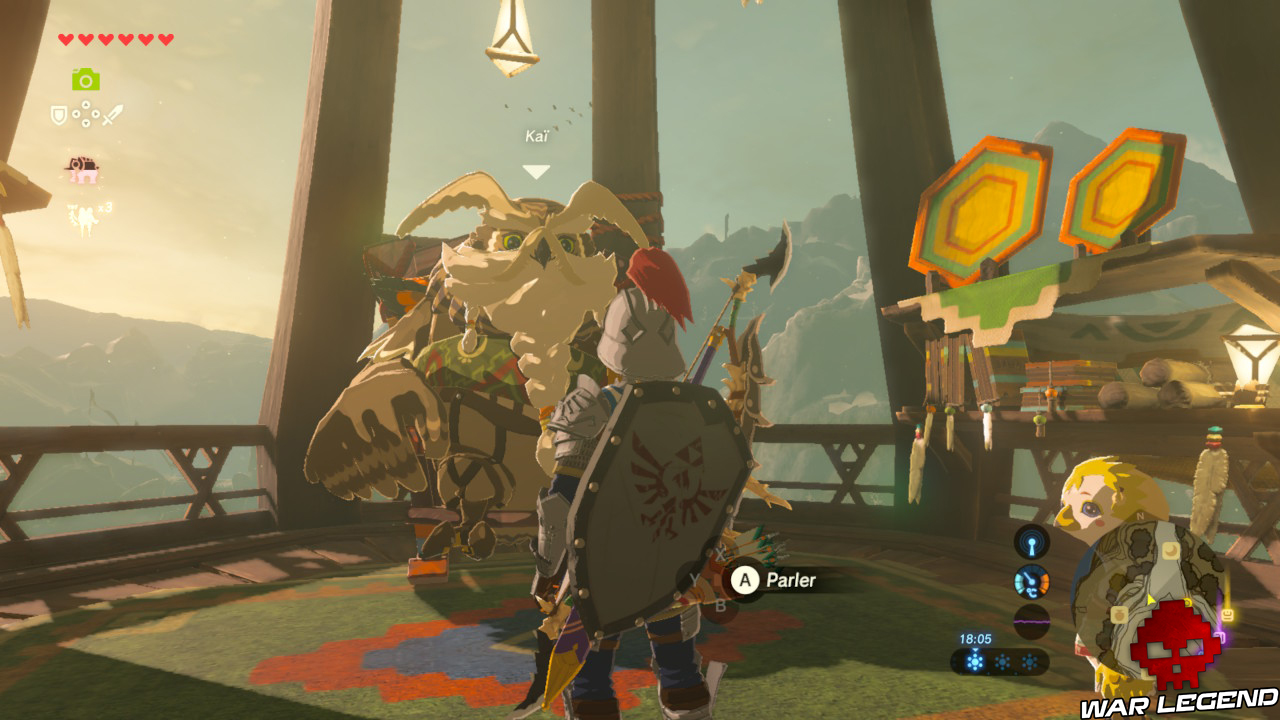This screenshot has width=1280, height=720.
Task: Expand the Kaï name tag arrow
Action: 538,172
